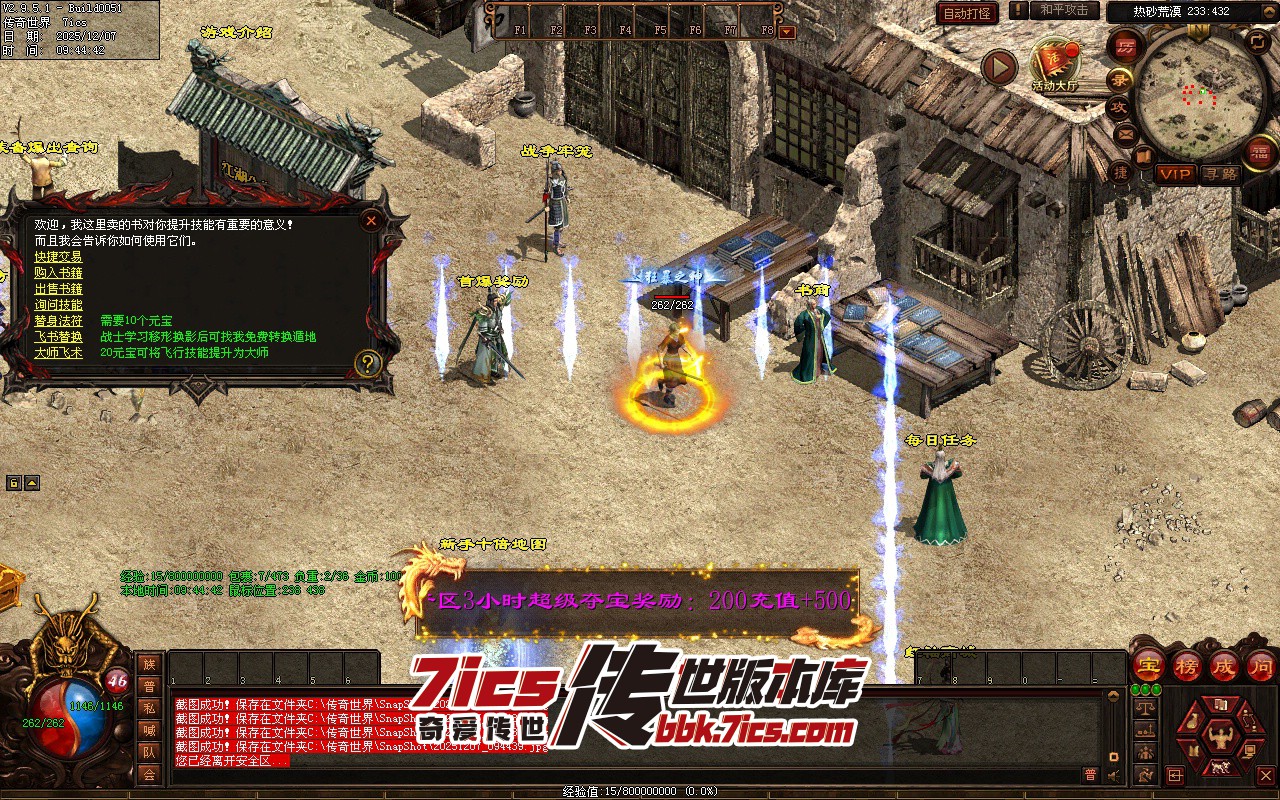Open the VIP button near the minimap

(1175, 174)
